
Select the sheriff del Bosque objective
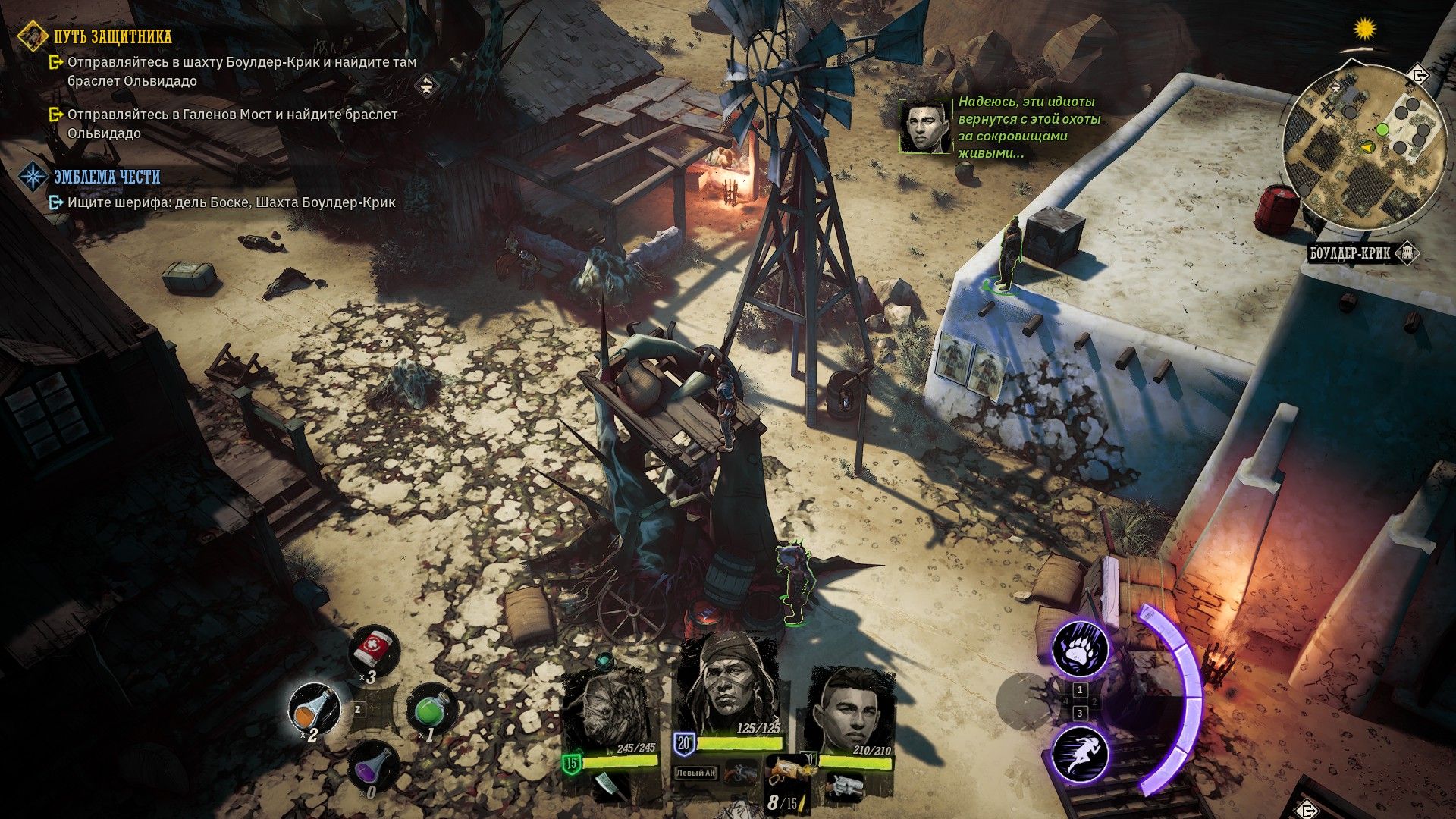231,202
